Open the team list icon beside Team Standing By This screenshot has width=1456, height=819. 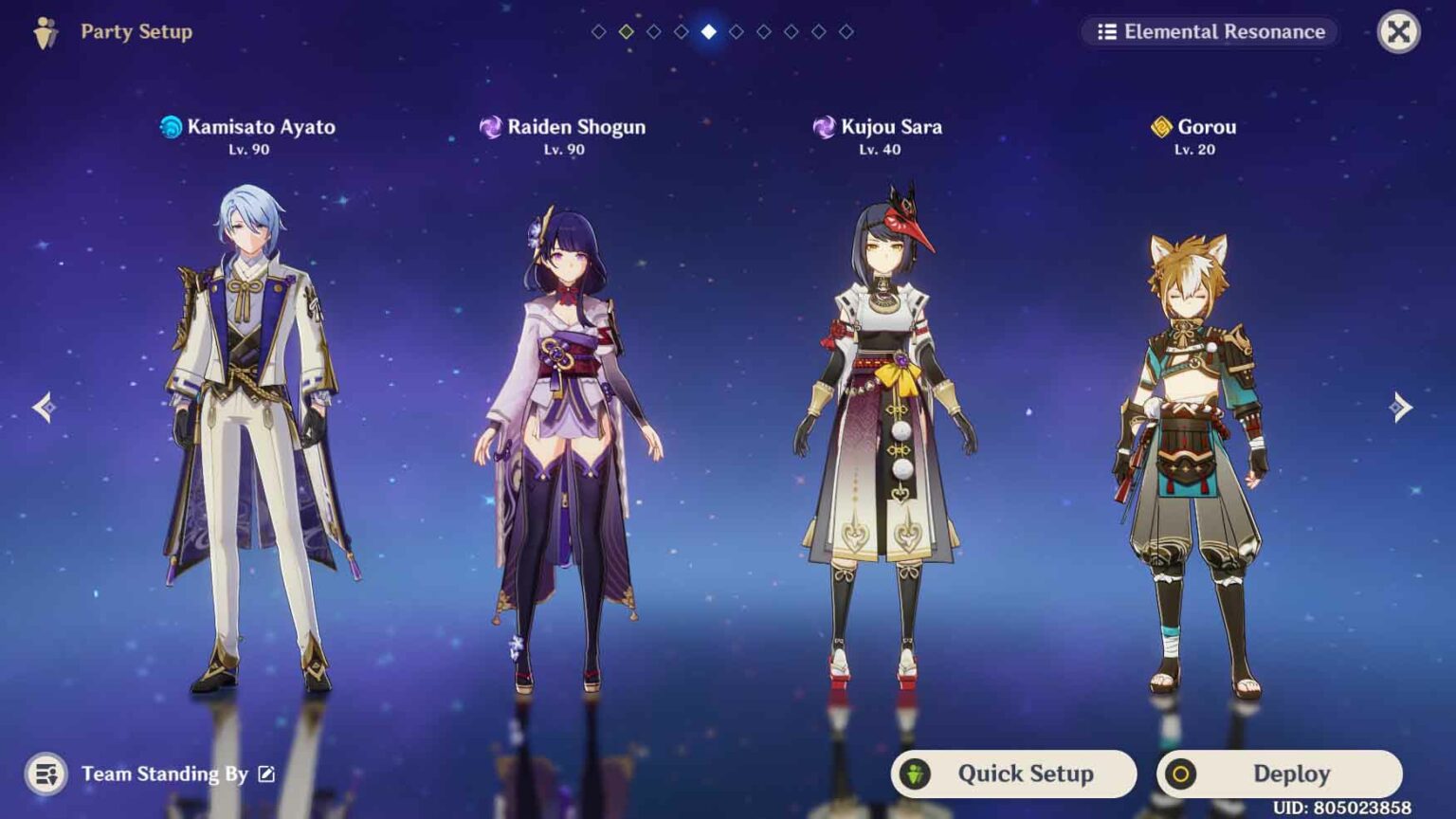pos(45,773)
